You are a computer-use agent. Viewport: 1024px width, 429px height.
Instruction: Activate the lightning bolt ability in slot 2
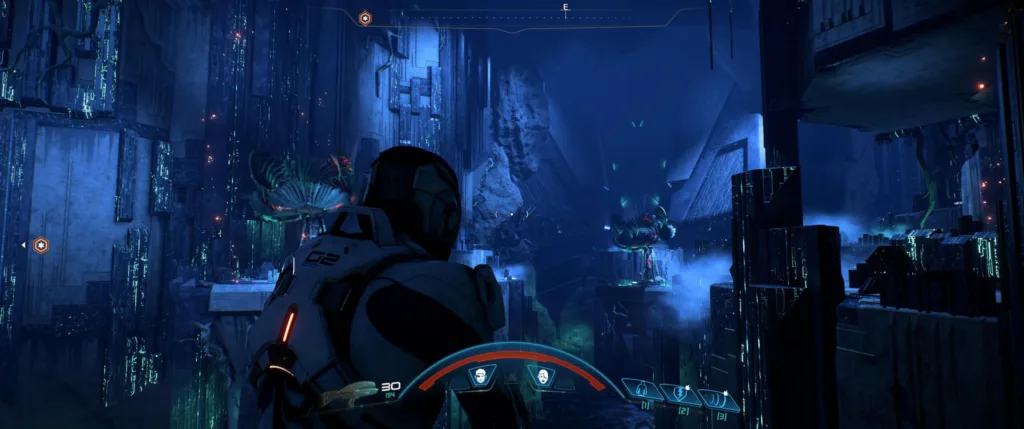coord(681,394)
